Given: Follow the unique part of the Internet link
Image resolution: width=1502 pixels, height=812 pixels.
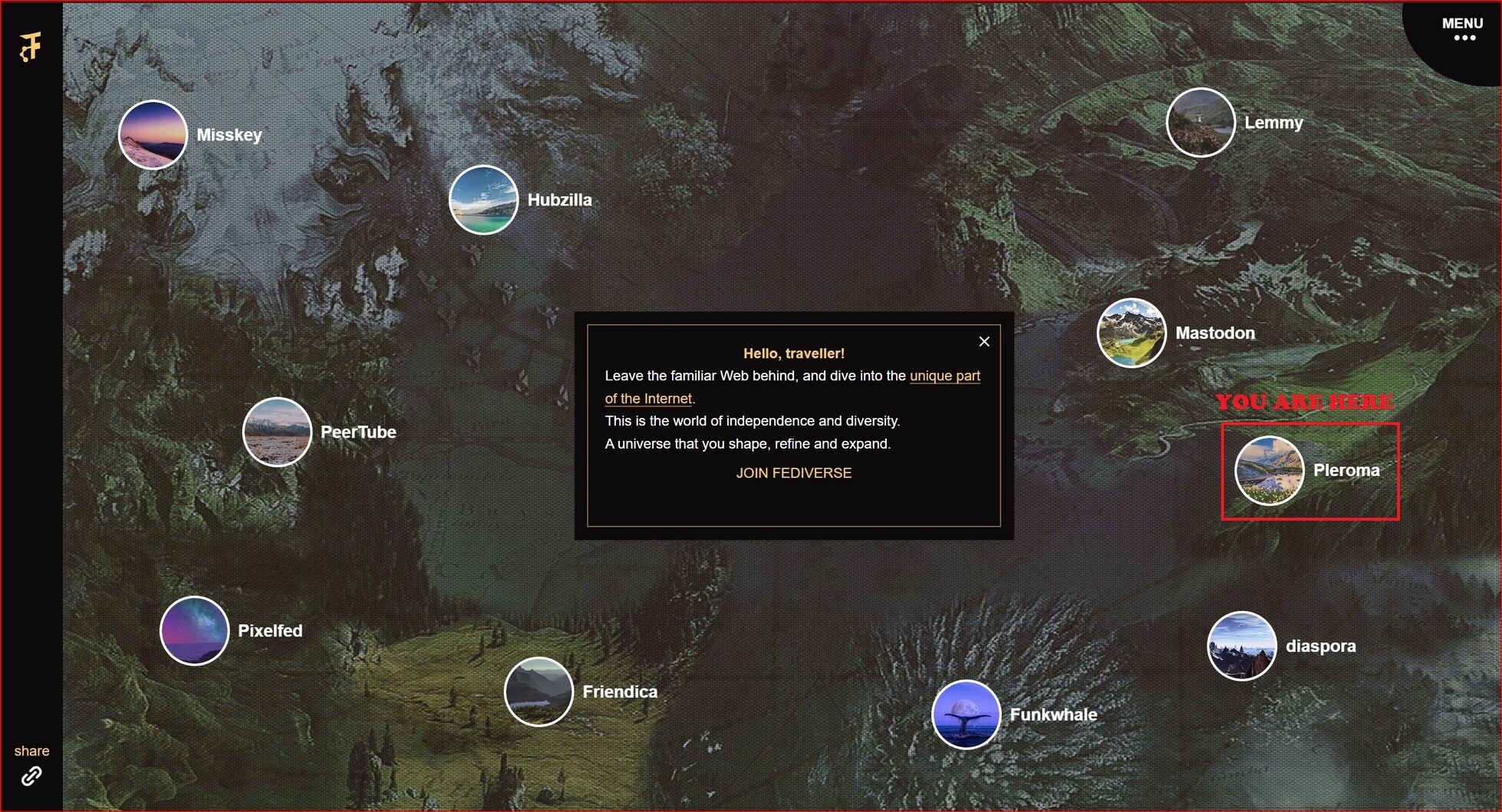Looking at the screenshot, I should click(x=944, y=376).
